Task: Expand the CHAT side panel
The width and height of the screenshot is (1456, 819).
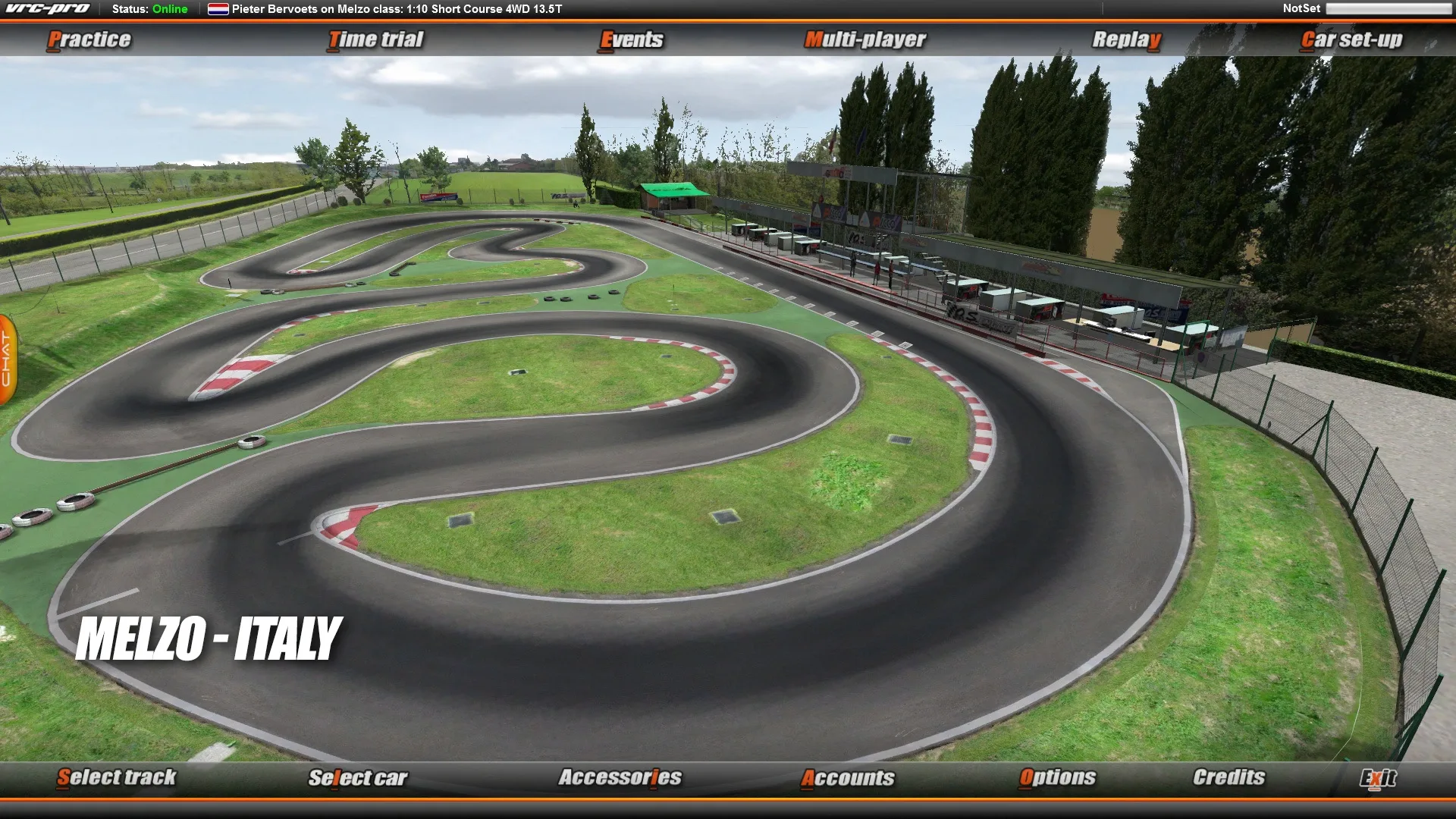Action: 8,356
